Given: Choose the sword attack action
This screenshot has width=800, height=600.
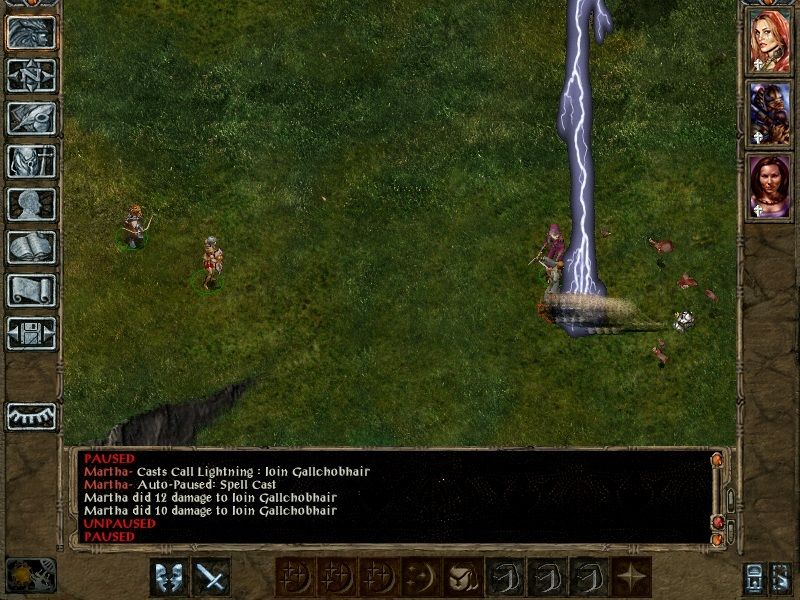Looking at the screenshot, I should point(211,577).
